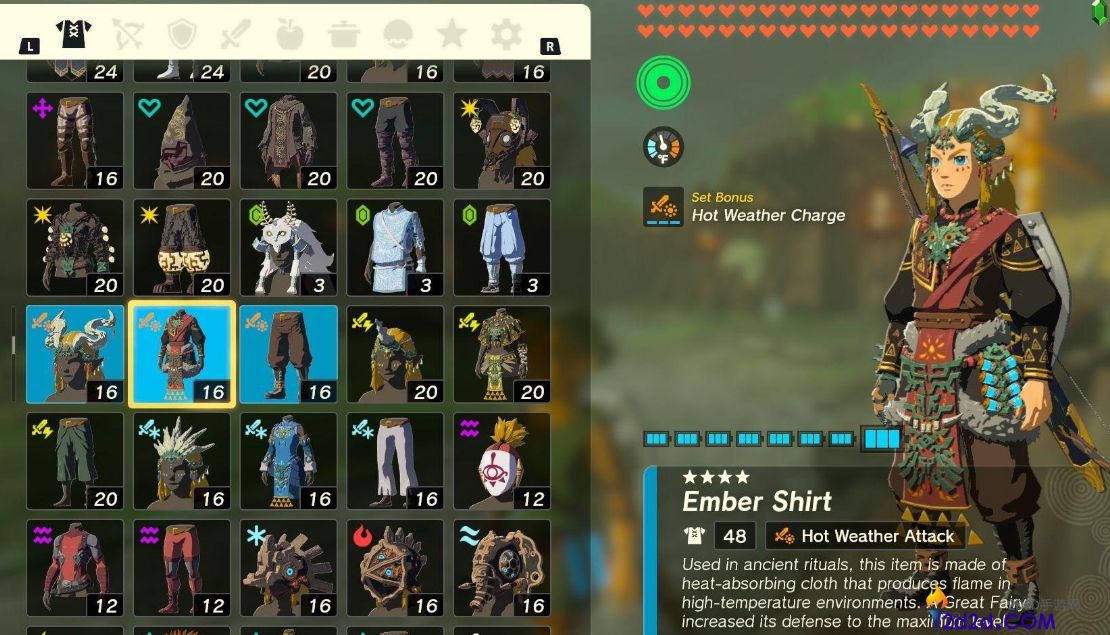The height and width of the screenshot is (635, 1110).
Task: Select the brown Ember Trousers slot
Action: (289, 354)
